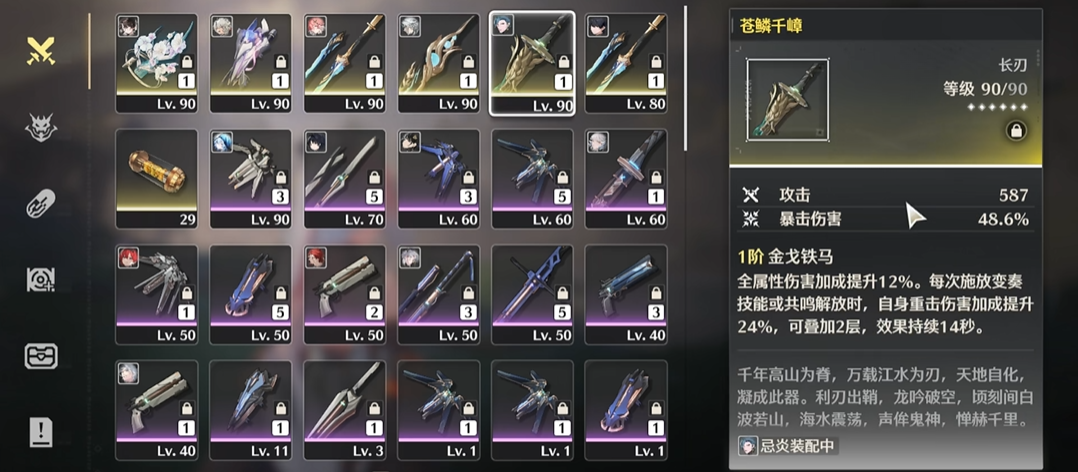Open the treasure chest category tab
Viewport: 1078px width, 472px height.
click(x=41, y=356)
